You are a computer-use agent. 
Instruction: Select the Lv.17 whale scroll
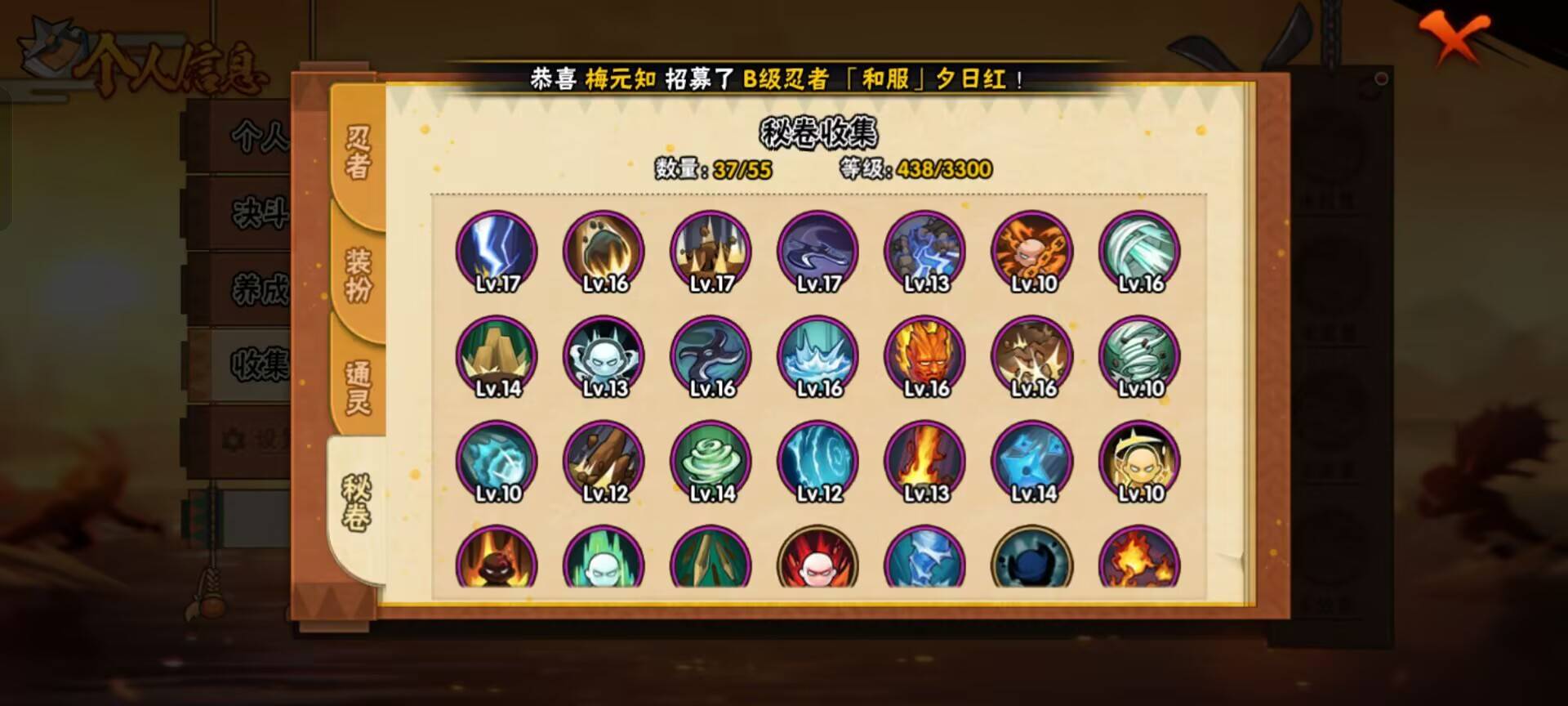[x=816, y=252]
